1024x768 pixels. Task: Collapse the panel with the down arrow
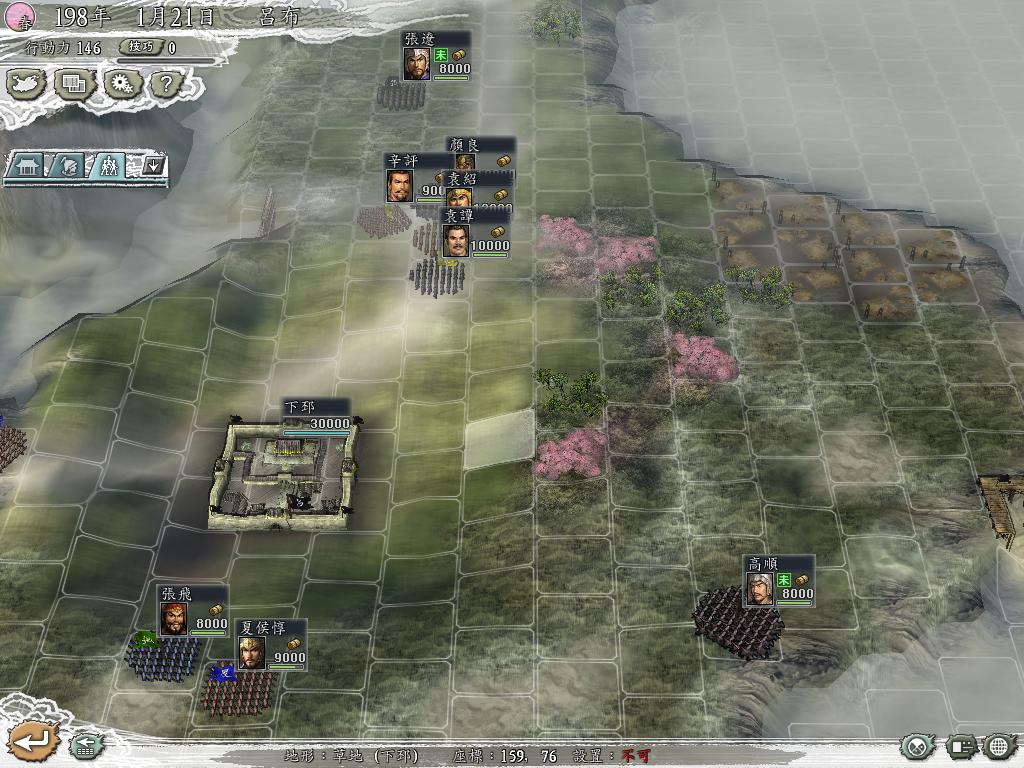[153, 165]
